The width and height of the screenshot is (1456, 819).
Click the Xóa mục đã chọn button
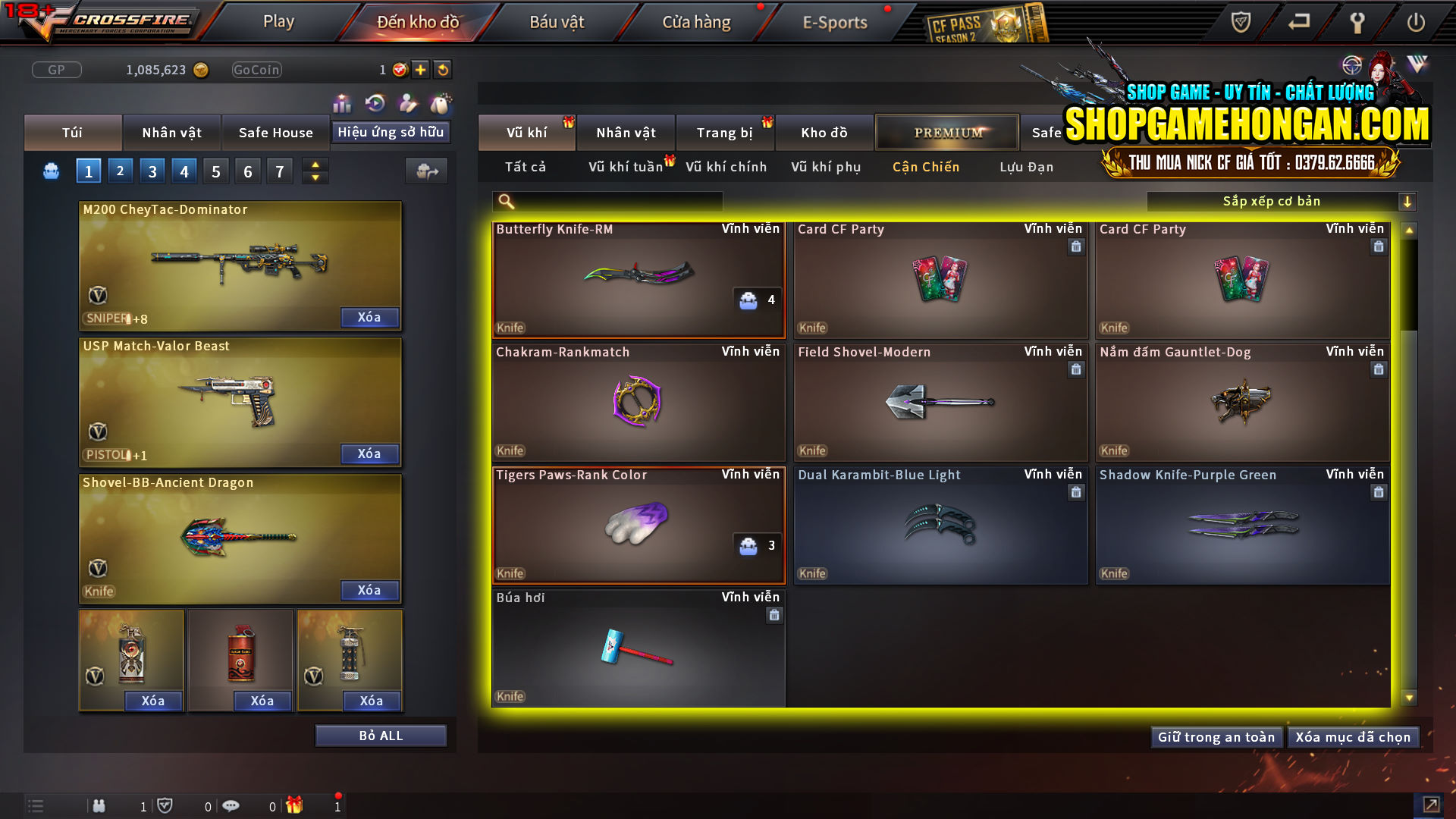point(1353,736)
